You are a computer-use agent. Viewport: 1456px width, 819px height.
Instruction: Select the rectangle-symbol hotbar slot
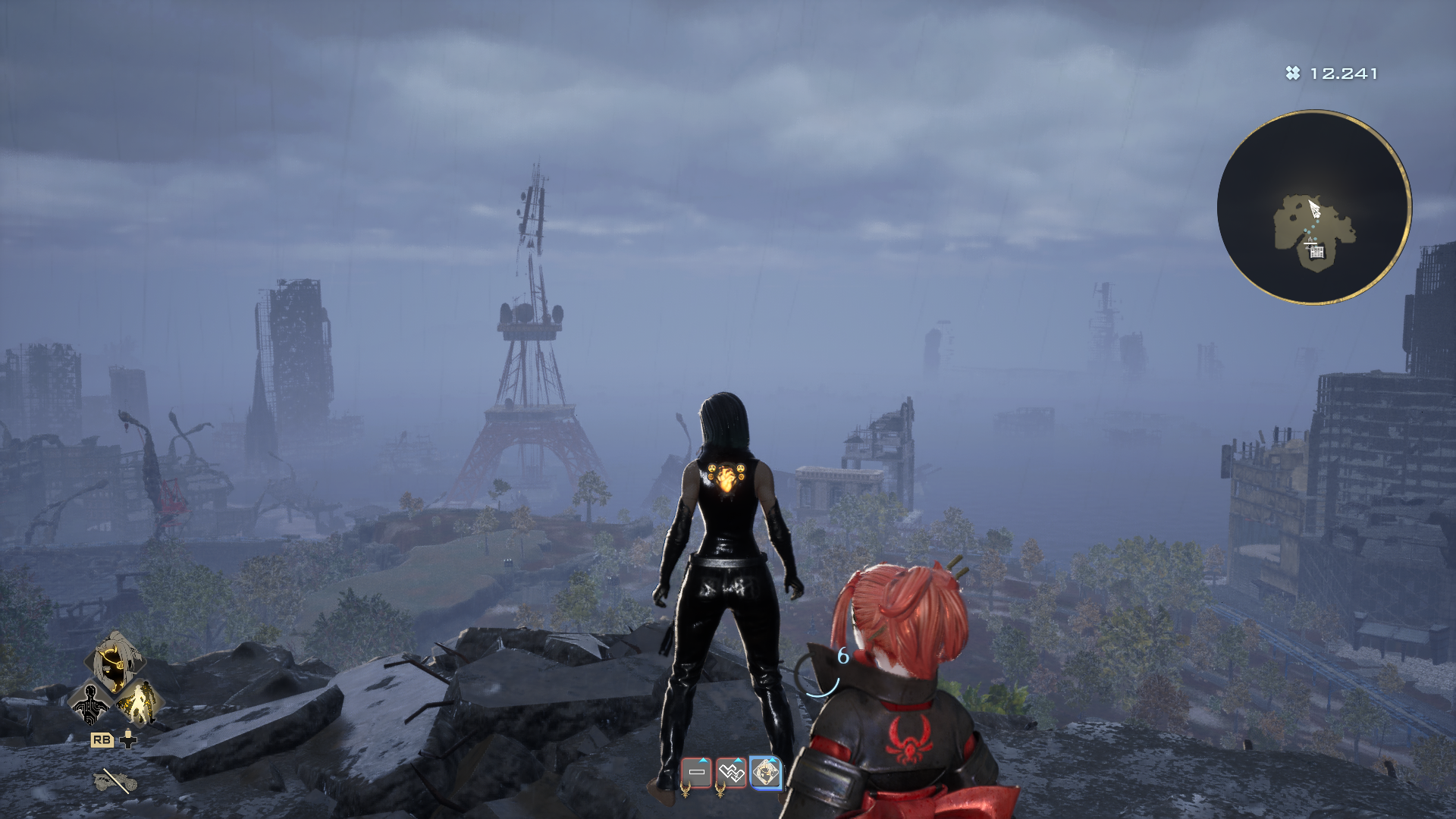click(x=696, y=773)
